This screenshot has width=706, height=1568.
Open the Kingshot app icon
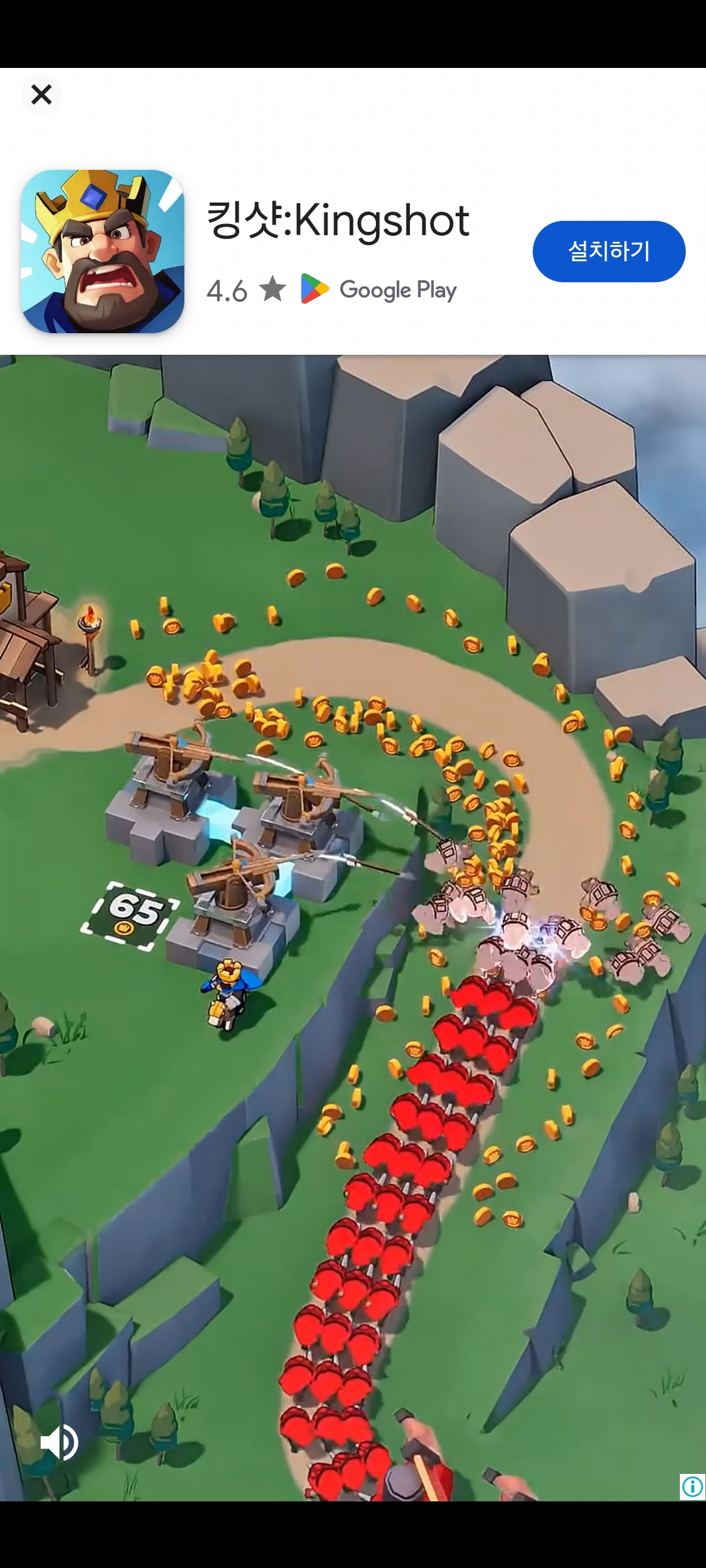tap(103, 252)
